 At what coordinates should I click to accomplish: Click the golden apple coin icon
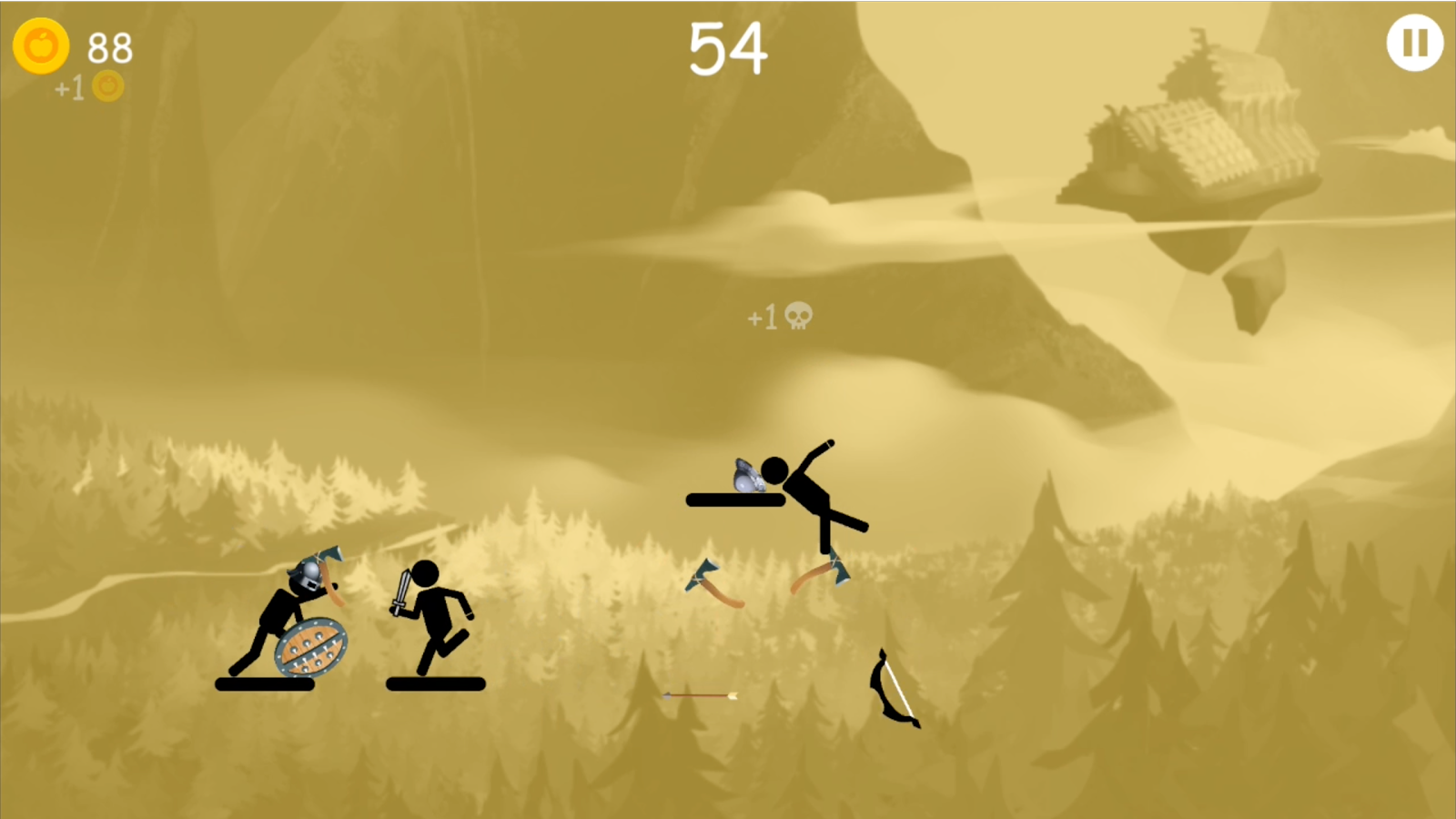pyautogui.click(x=42, y=46)
